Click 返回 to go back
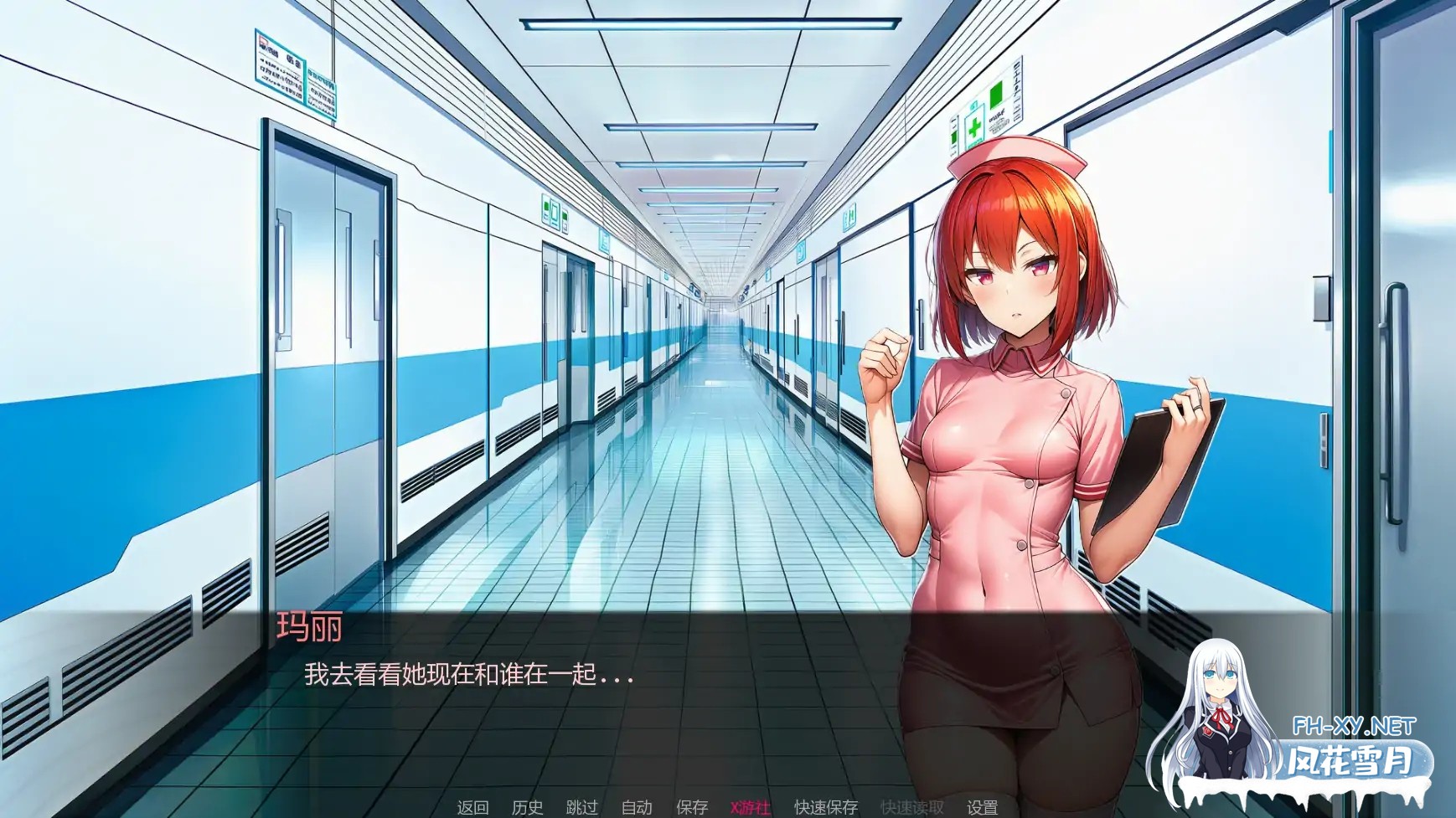Screen dimensions: 1456x818 tap(473, 808)
